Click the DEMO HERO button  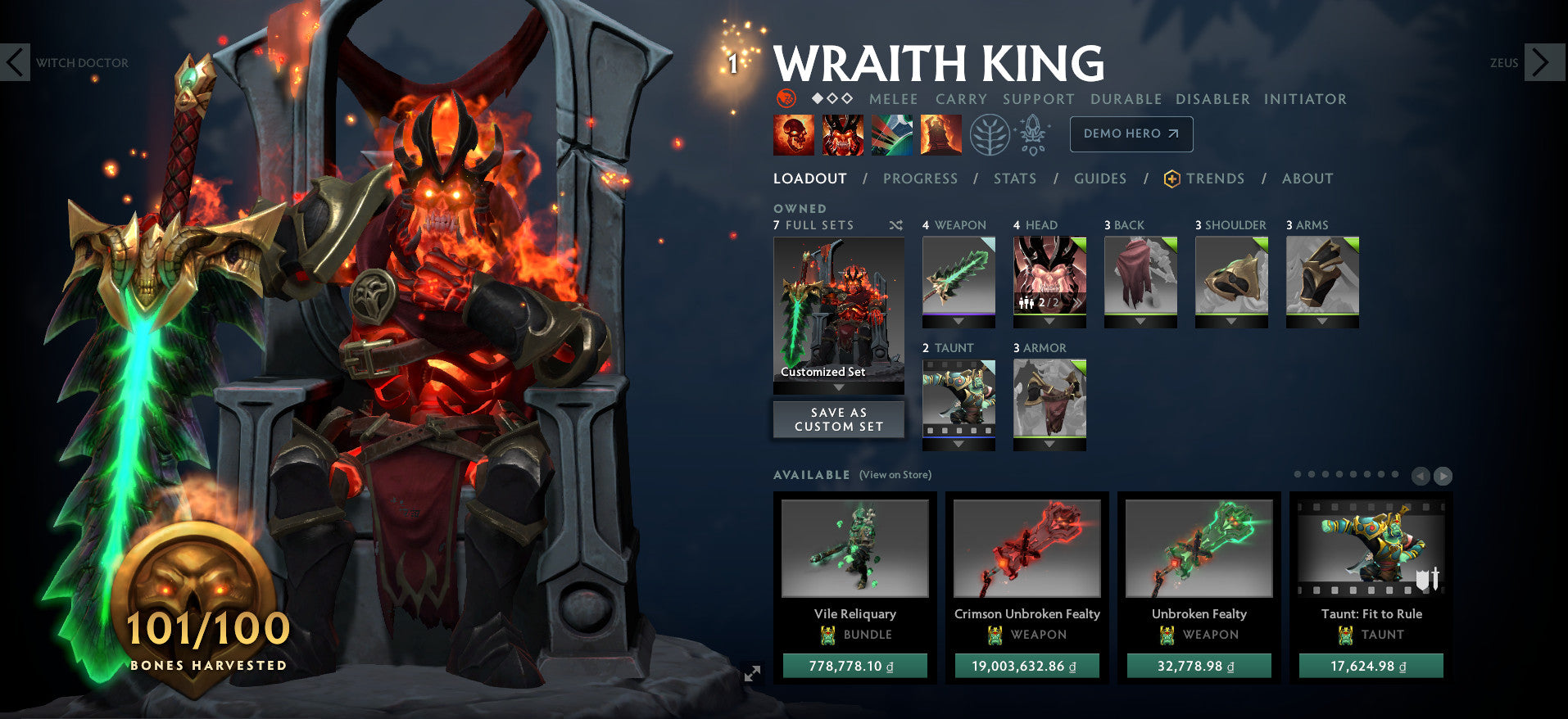pyautogui.click(x=1131, y=133)
